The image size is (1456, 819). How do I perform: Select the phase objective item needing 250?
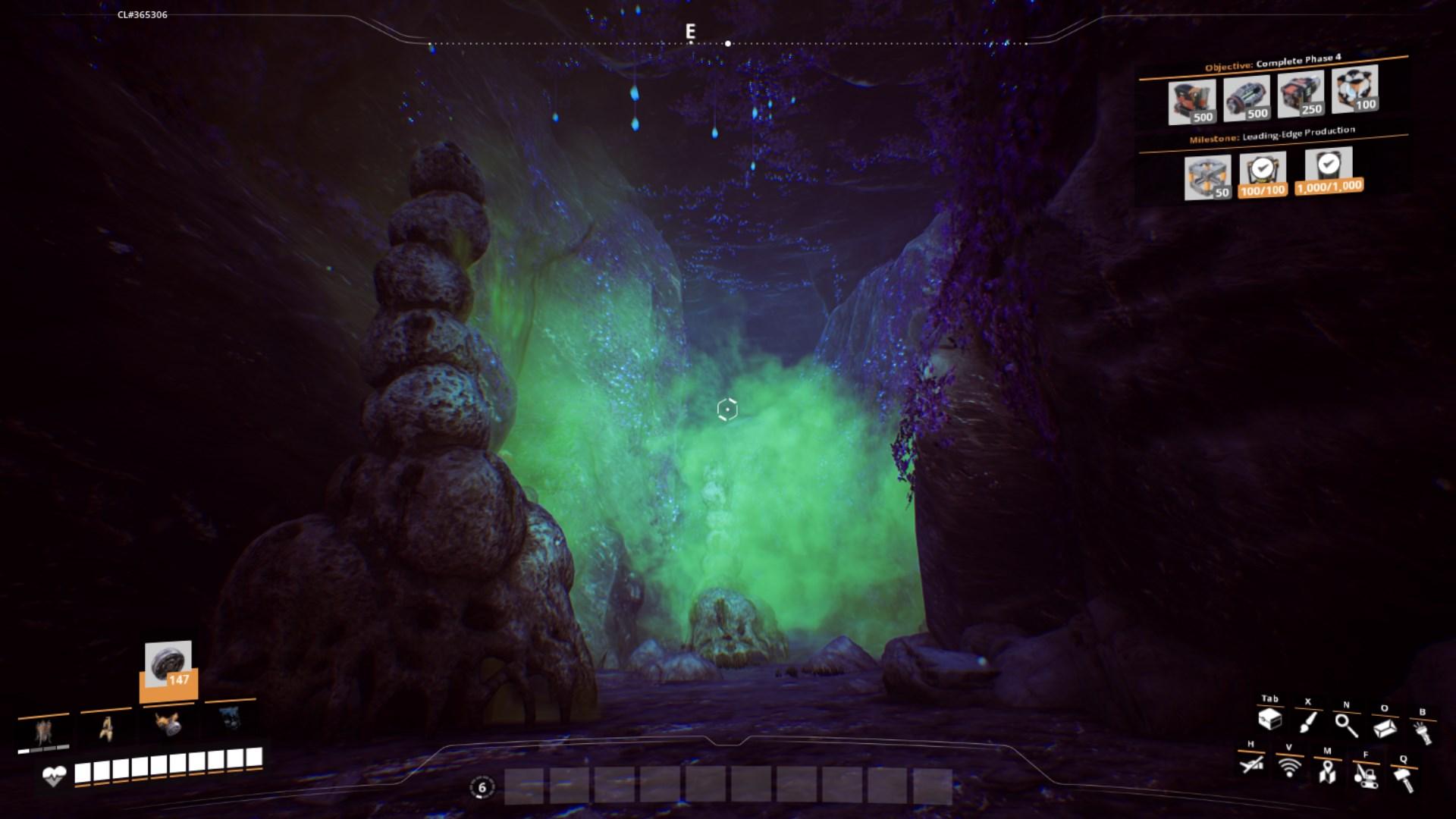click(x=1301, y=95)
